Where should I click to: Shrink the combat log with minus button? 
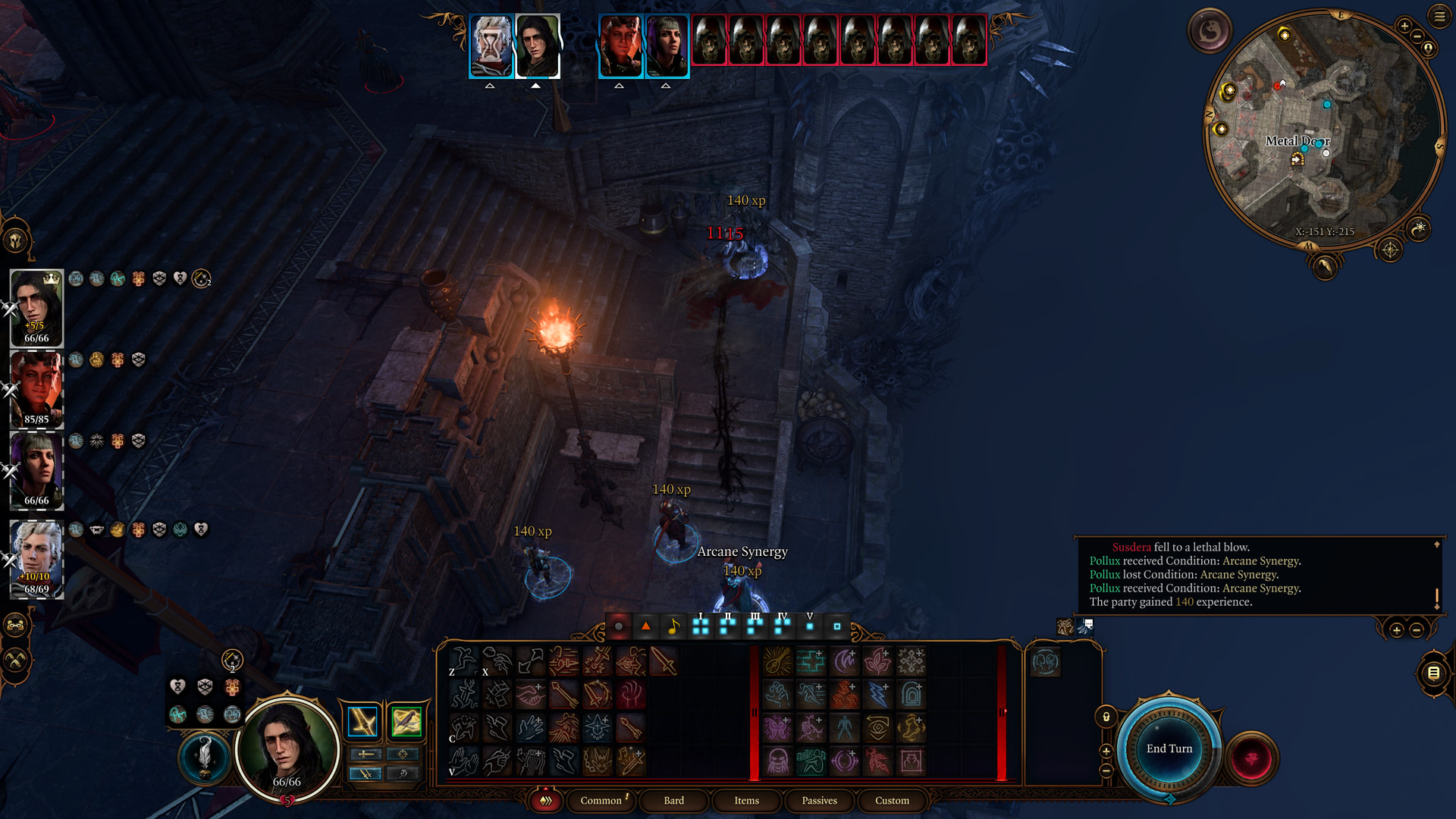[x=1416, y=630]
